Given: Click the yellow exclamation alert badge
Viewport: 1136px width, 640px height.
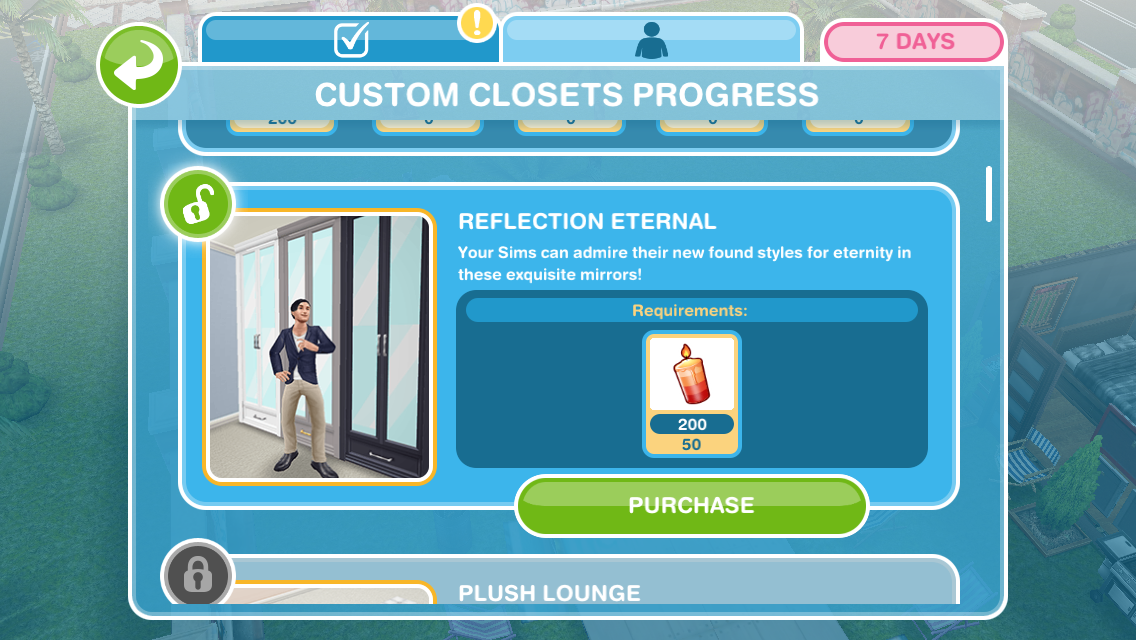Looking at the screenshot, I should (x=477, y=23).
